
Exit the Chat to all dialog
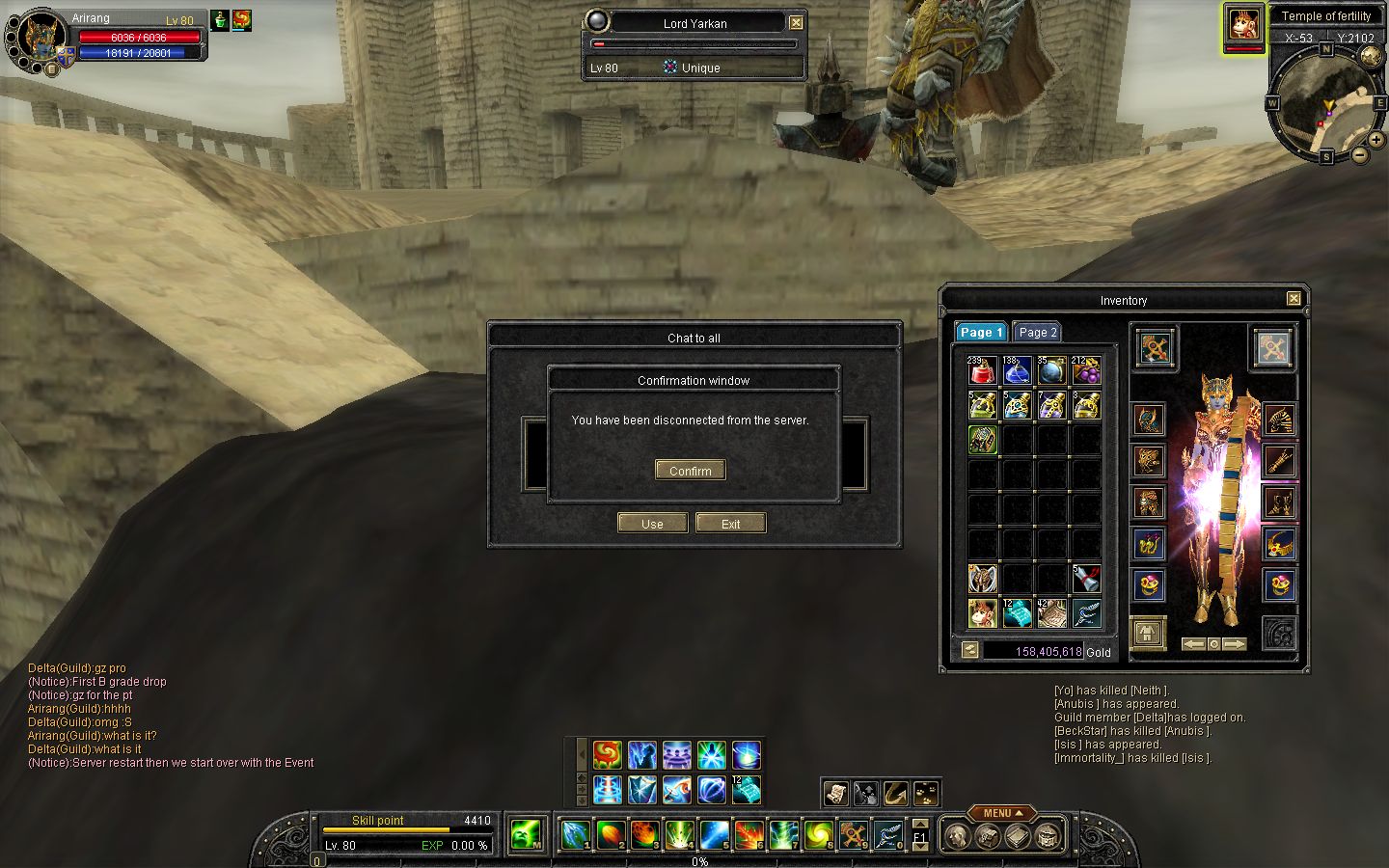point(730,524)
